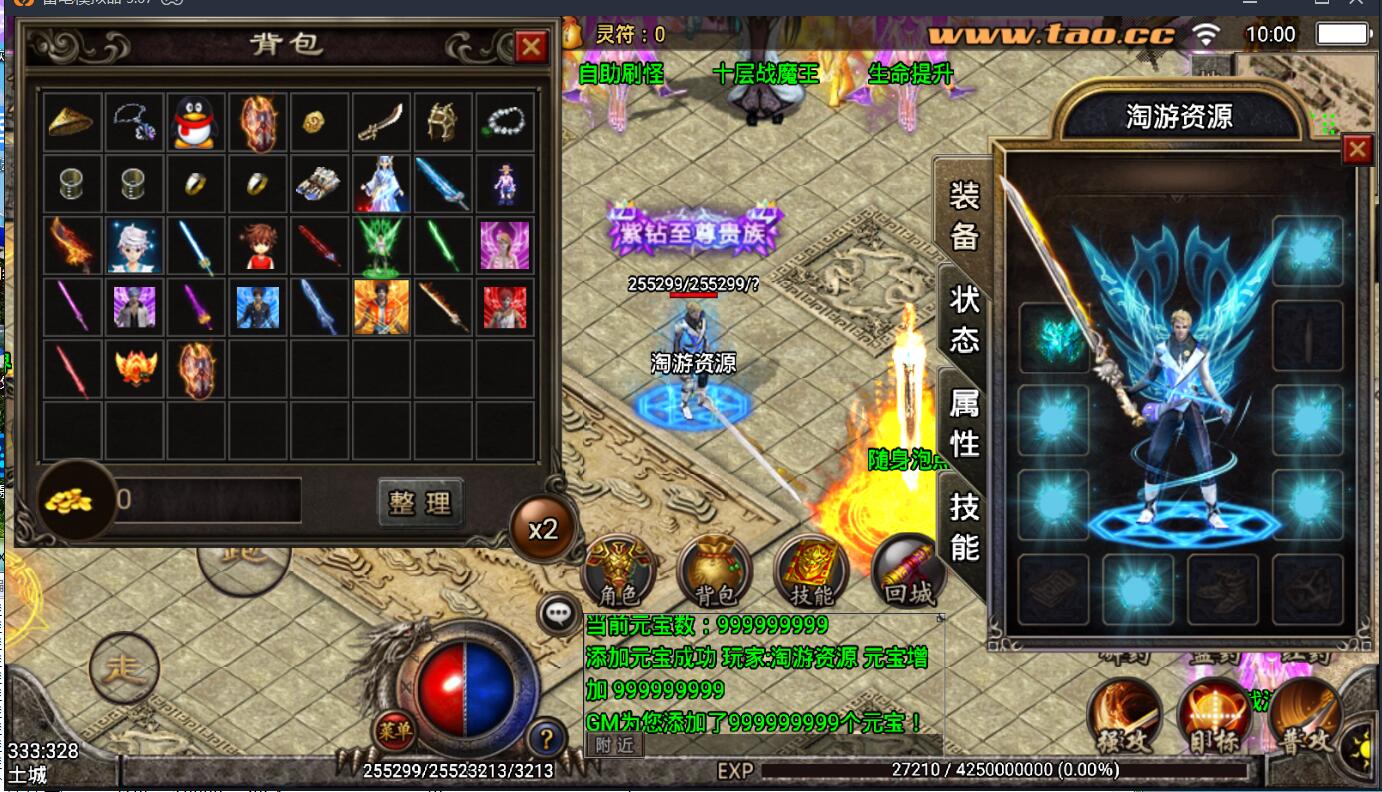
Task: Select the pearl bracelet item slot
Action: (506, 122)
